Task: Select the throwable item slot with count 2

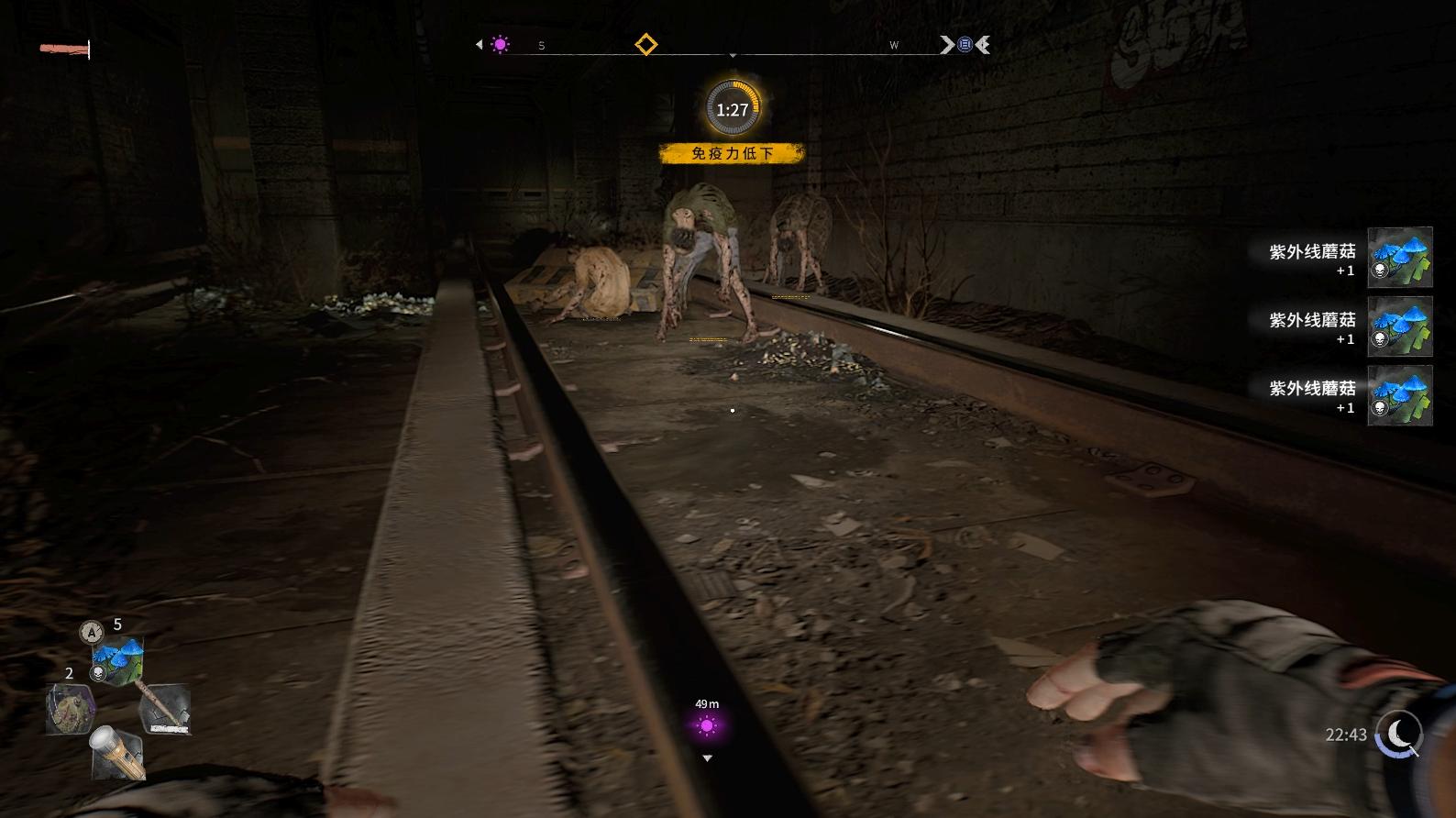Action: coord(71,709)
